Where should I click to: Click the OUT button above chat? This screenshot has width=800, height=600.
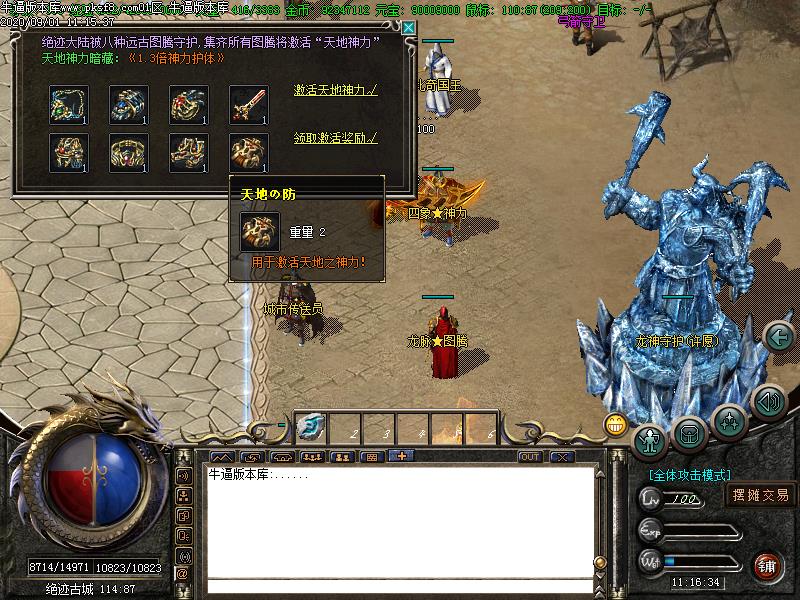tap(530, 457)
